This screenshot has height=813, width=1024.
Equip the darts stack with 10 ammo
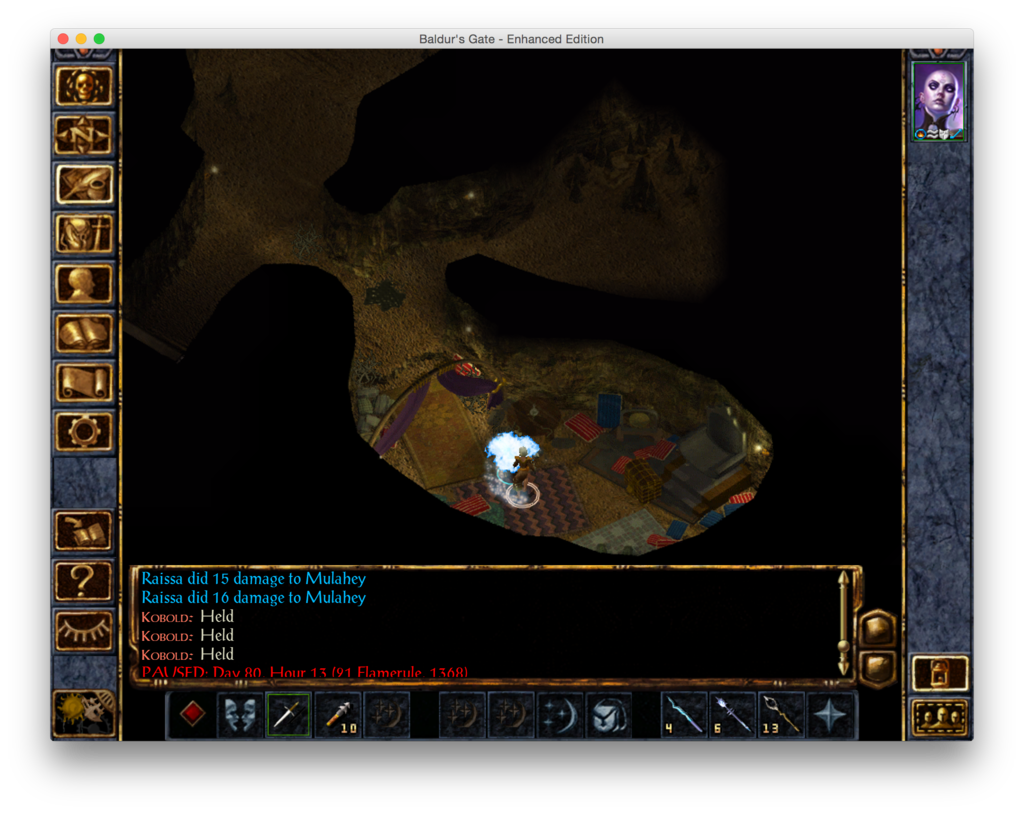(x=338, y=714)
